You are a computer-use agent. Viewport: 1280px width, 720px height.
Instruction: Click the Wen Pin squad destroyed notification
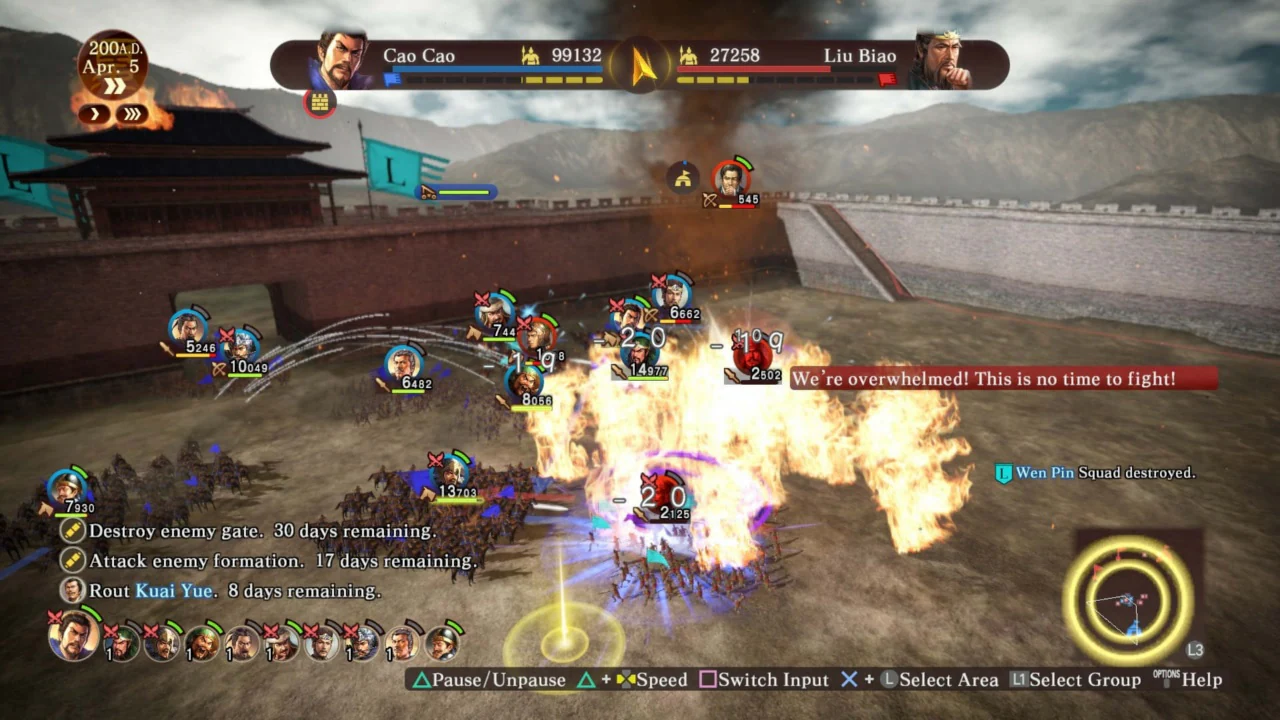(1095, 472)
